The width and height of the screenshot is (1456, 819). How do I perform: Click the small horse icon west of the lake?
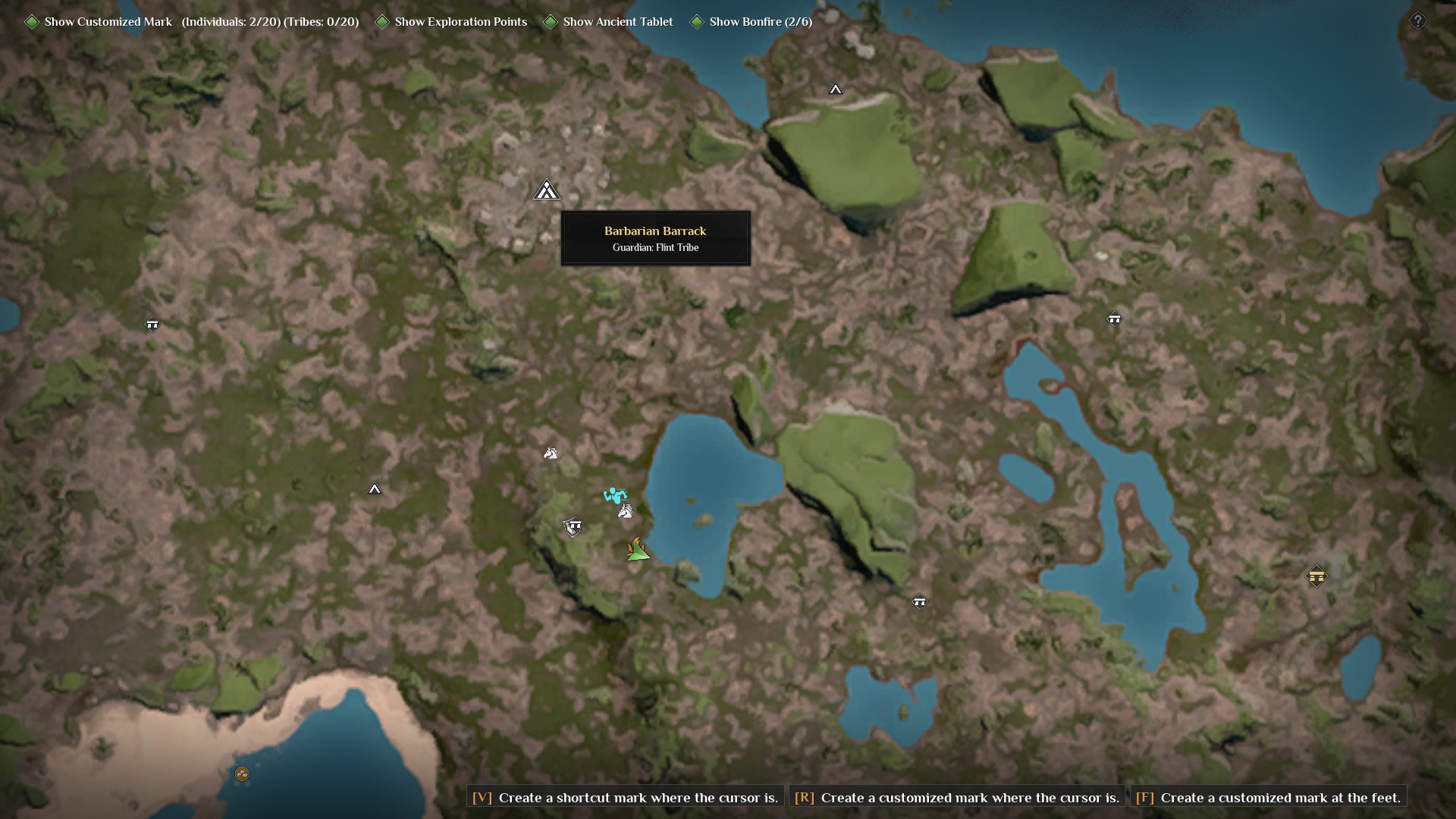point(552,453)
